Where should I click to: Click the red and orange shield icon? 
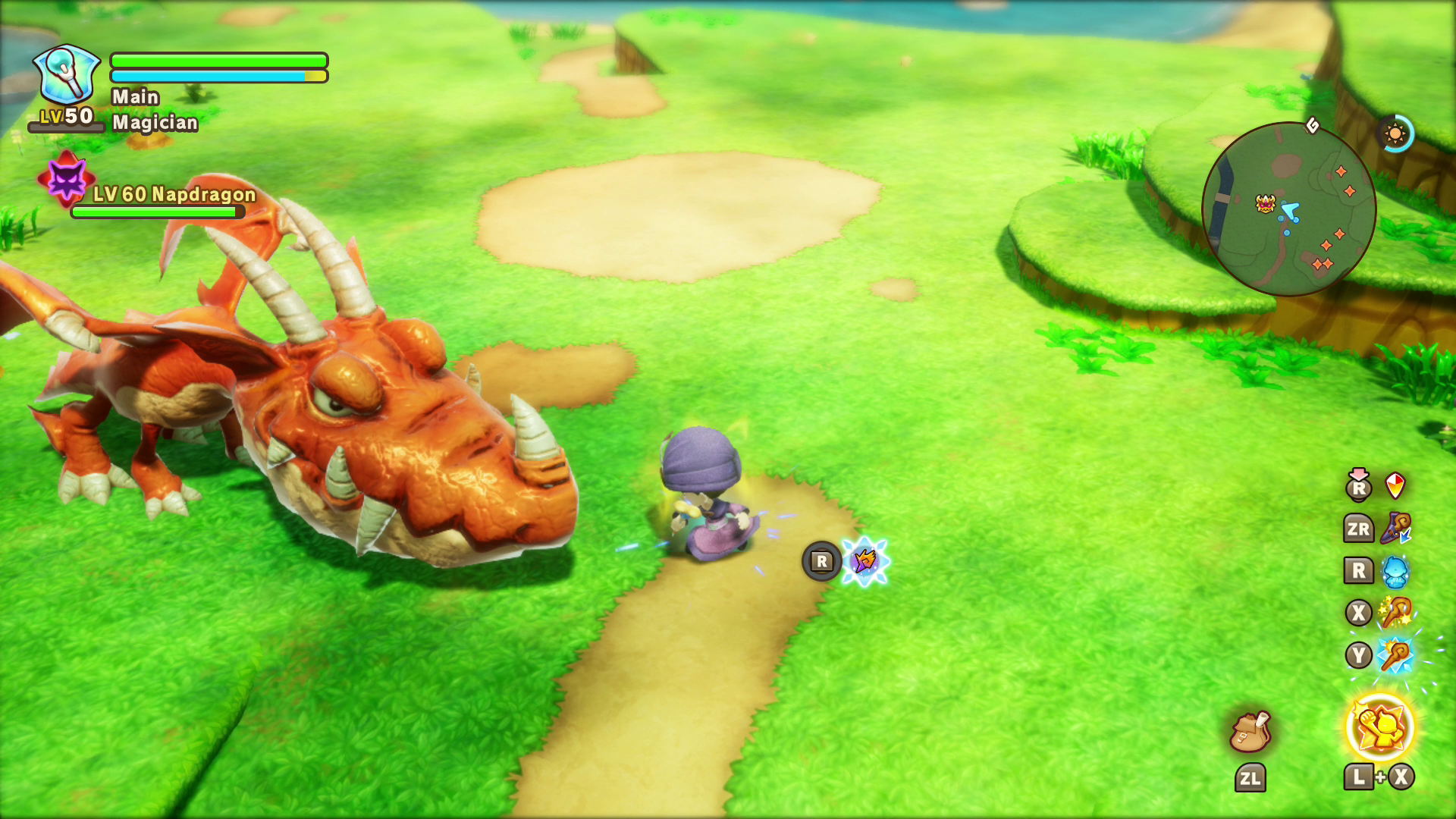pos(1395,485)
